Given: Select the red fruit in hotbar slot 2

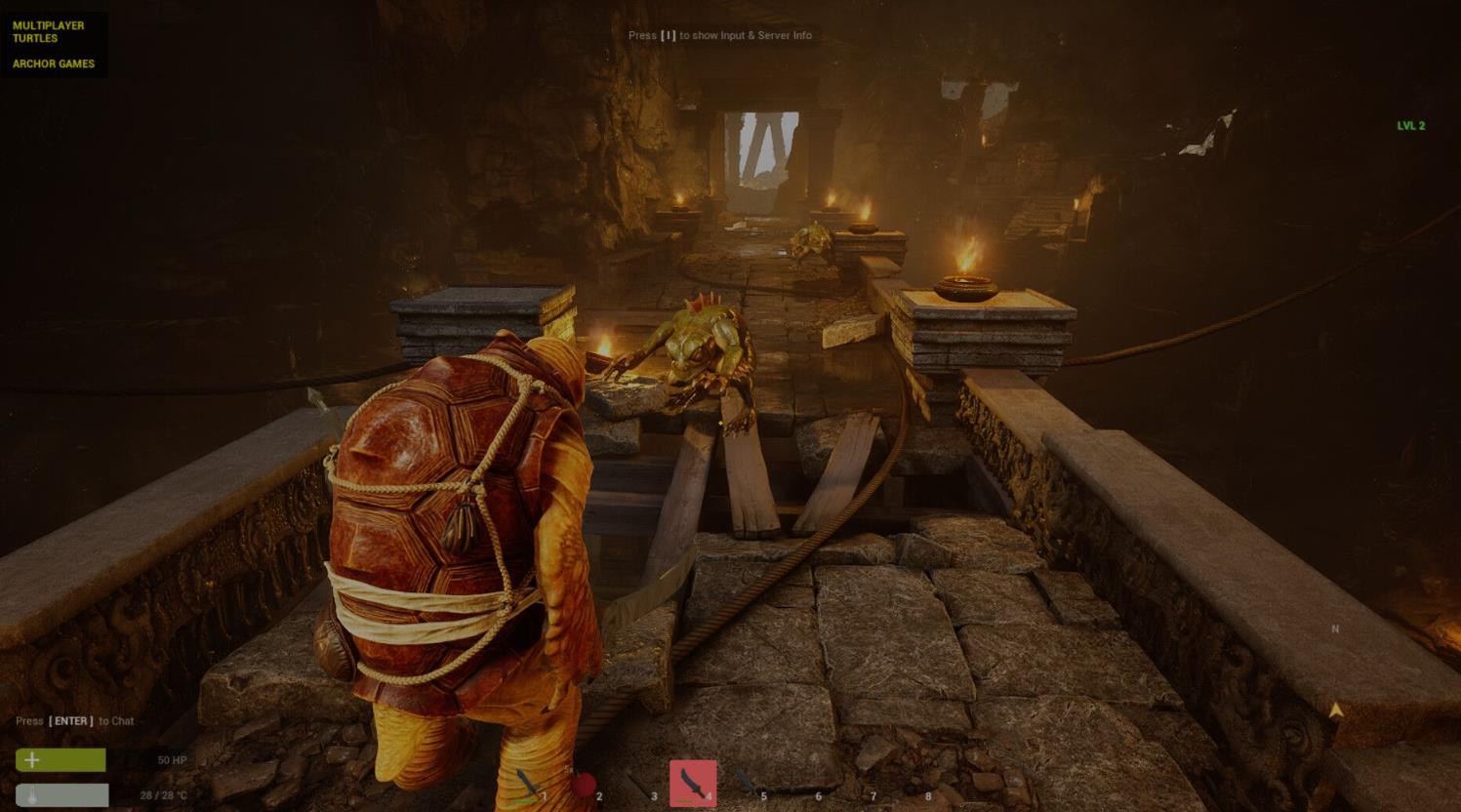Looking at the screenshot, I should 584,785.
